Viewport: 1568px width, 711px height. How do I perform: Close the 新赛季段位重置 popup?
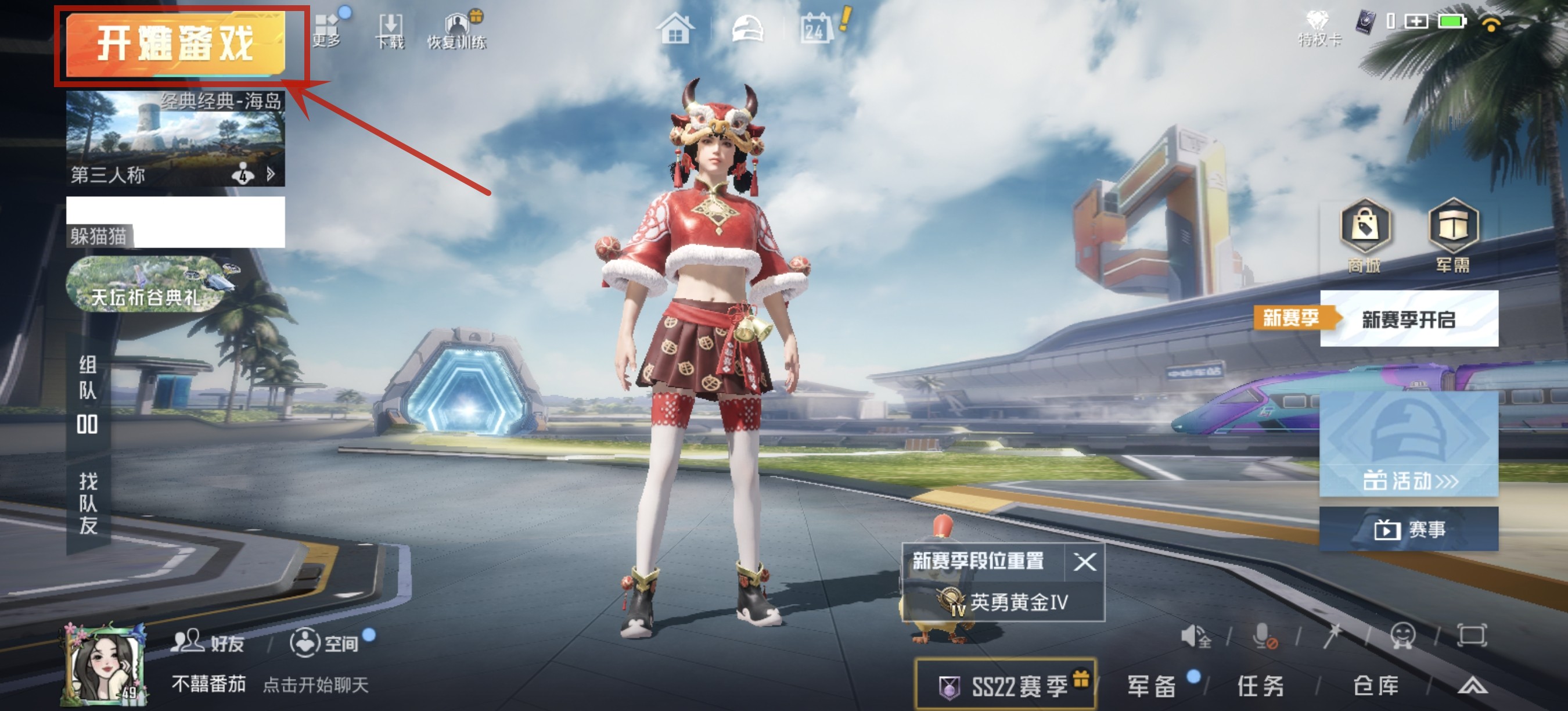[x=1085, y=562]
